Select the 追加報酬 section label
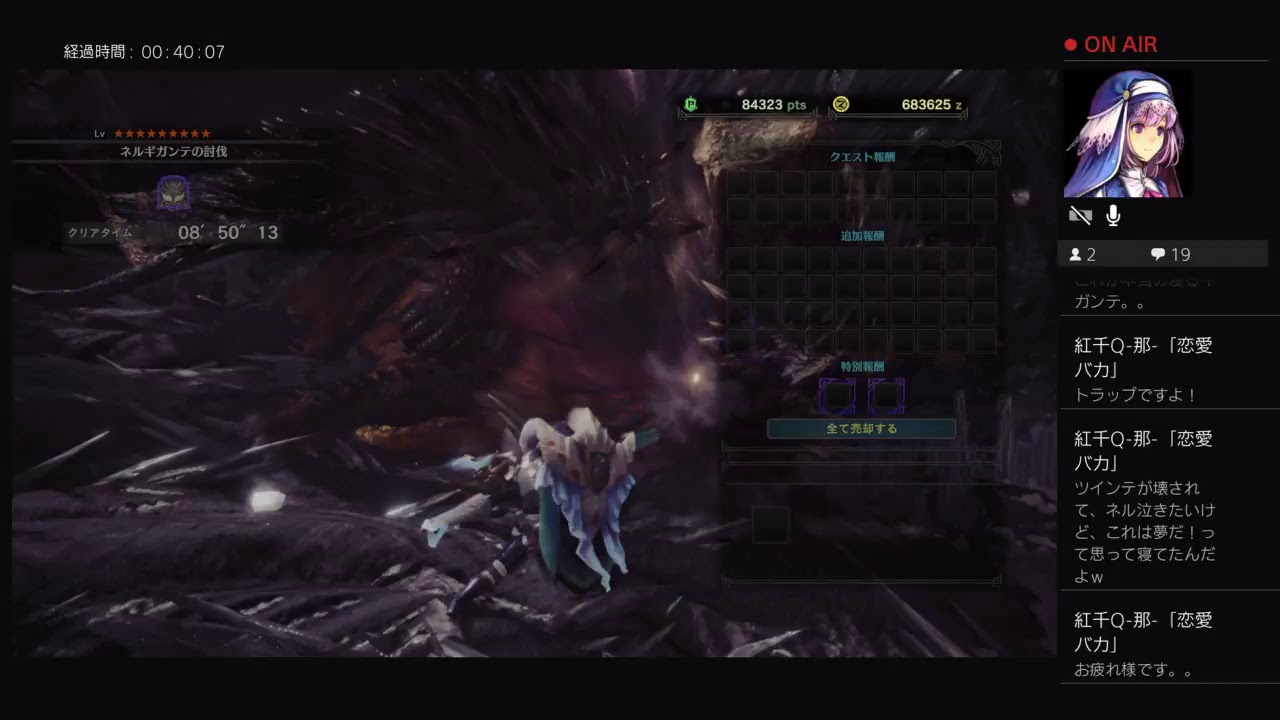Screen dimensions: 1280x720 coord(862,233)
